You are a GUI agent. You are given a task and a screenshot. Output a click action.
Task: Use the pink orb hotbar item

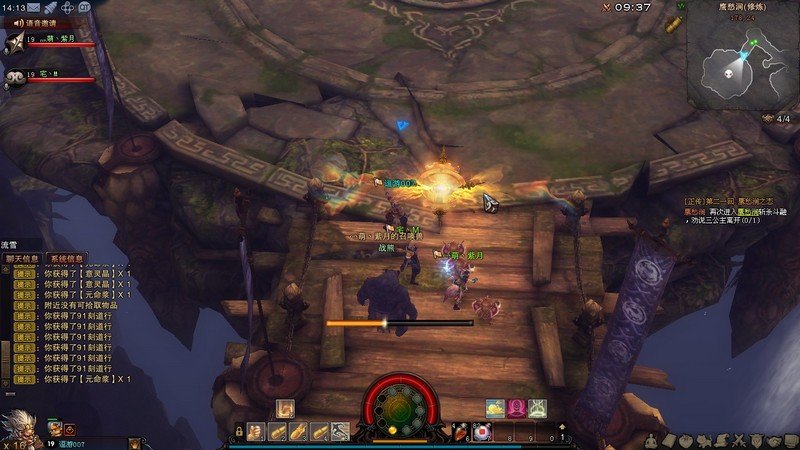pos(482,431)
